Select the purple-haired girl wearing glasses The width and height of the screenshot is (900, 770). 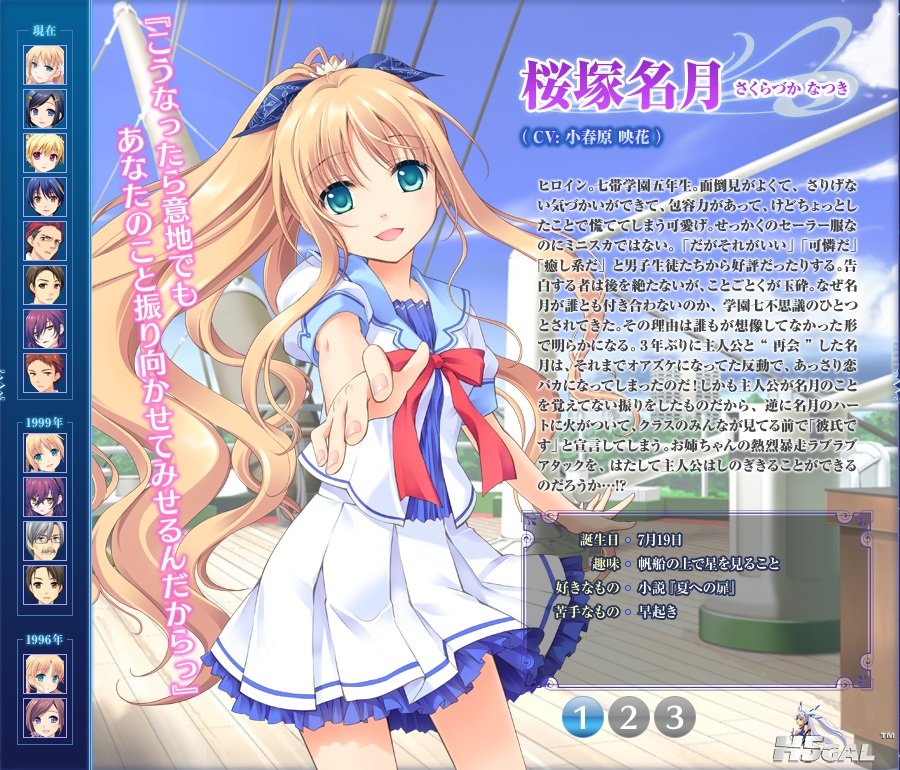(45, 496)
